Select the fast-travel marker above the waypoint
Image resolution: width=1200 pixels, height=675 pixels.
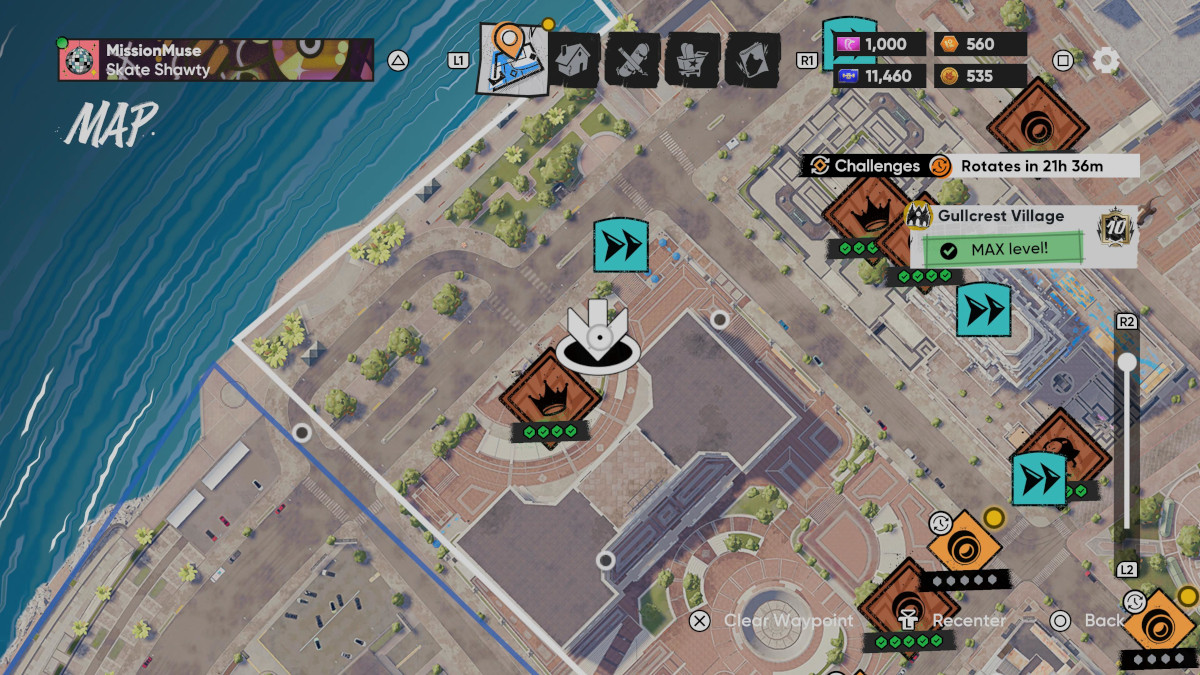coord(621,244)
